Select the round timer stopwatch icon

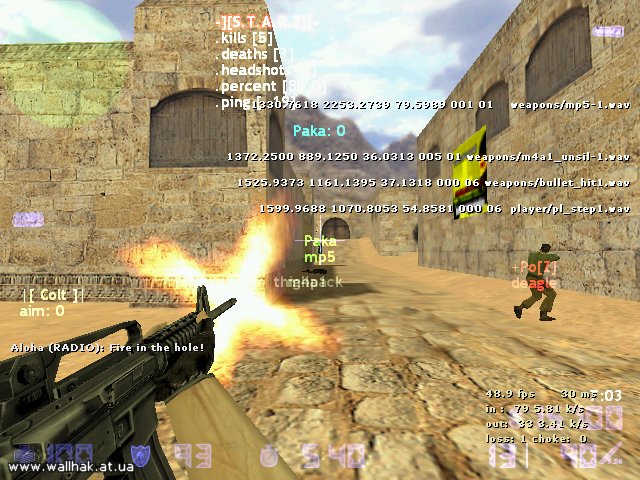click(x=268, y=455)
